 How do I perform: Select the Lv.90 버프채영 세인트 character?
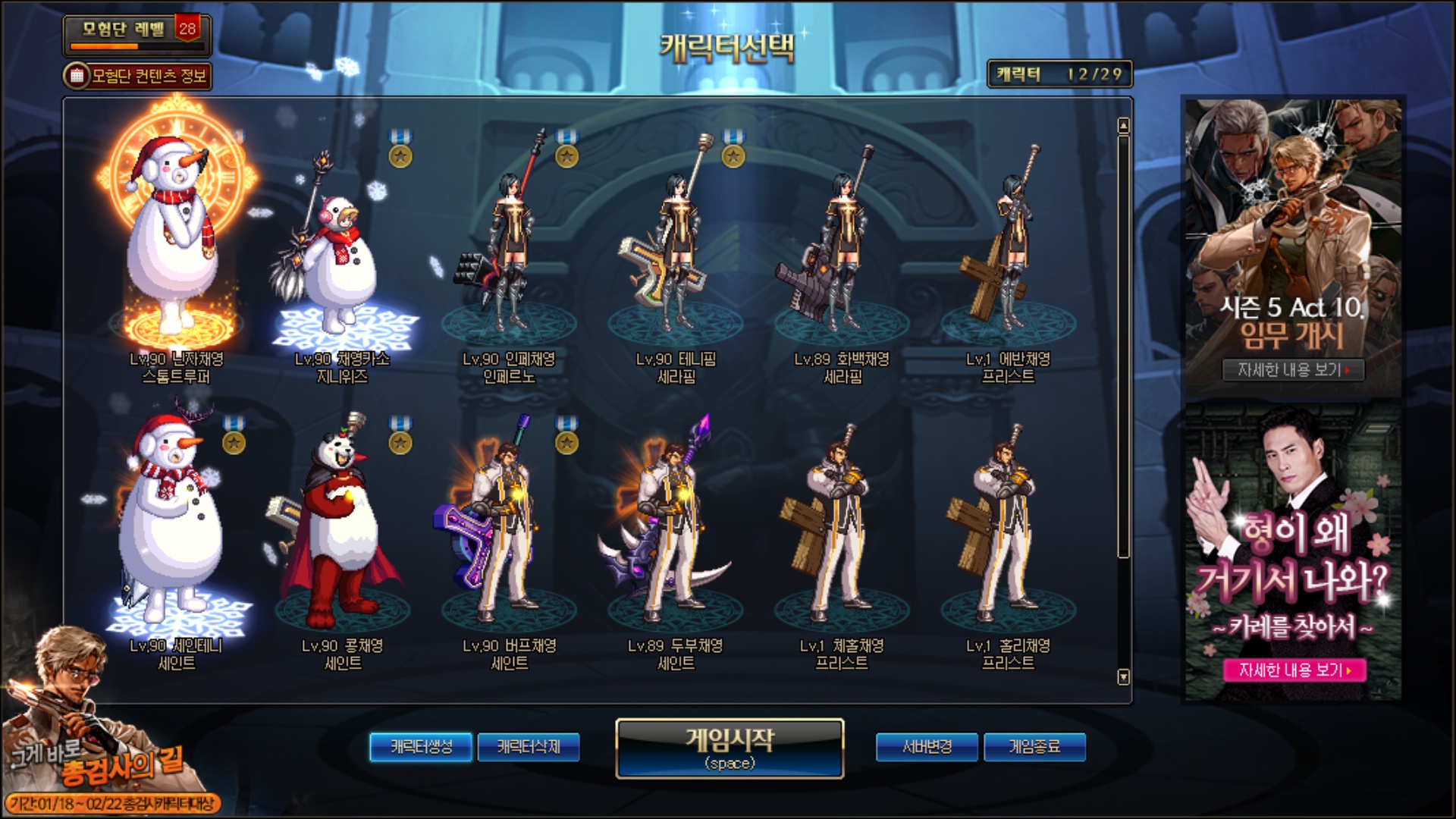pos(508,531)
